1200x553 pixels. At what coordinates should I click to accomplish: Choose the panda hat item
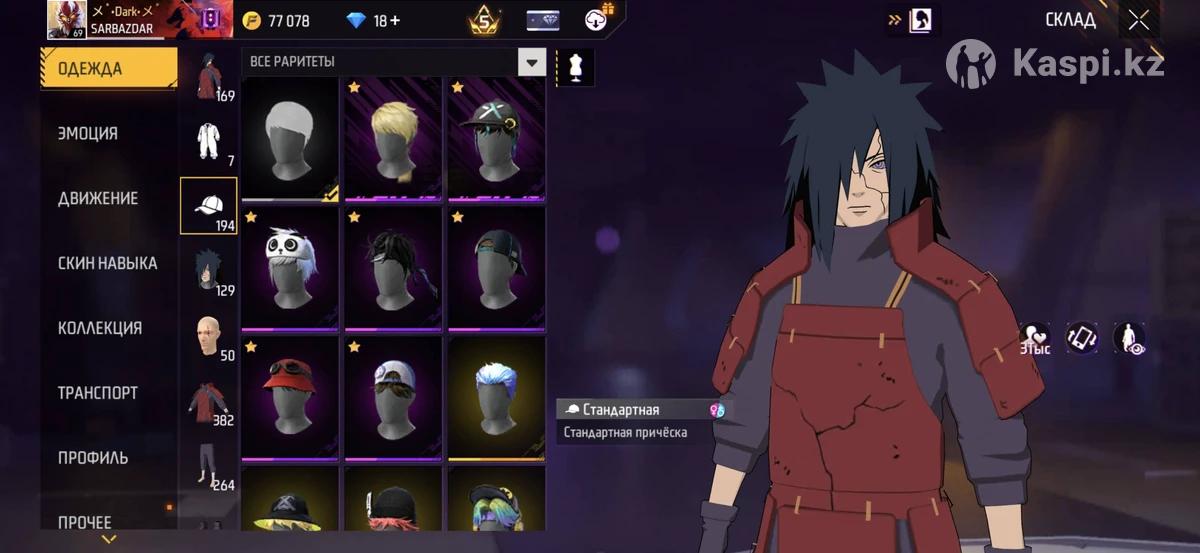pyautogui.click(x=290, y=267)
